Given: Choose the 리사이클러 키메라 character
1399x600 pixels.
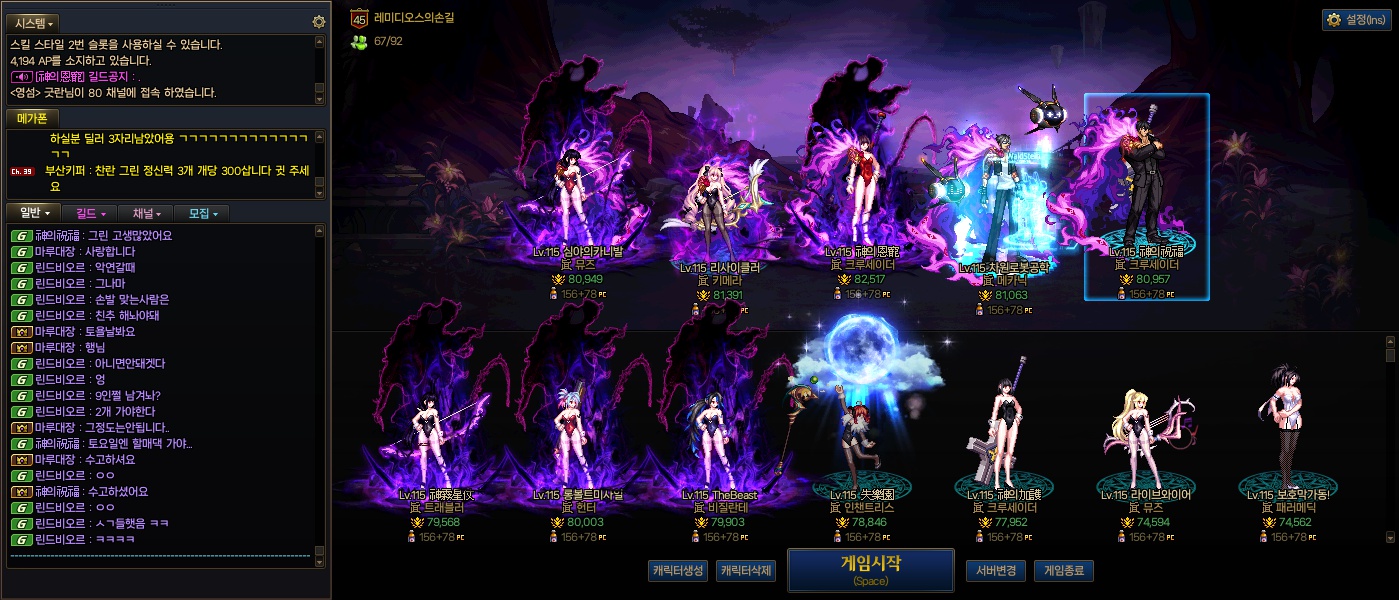Looking at the screenshot, I should (x=711, y=220).
